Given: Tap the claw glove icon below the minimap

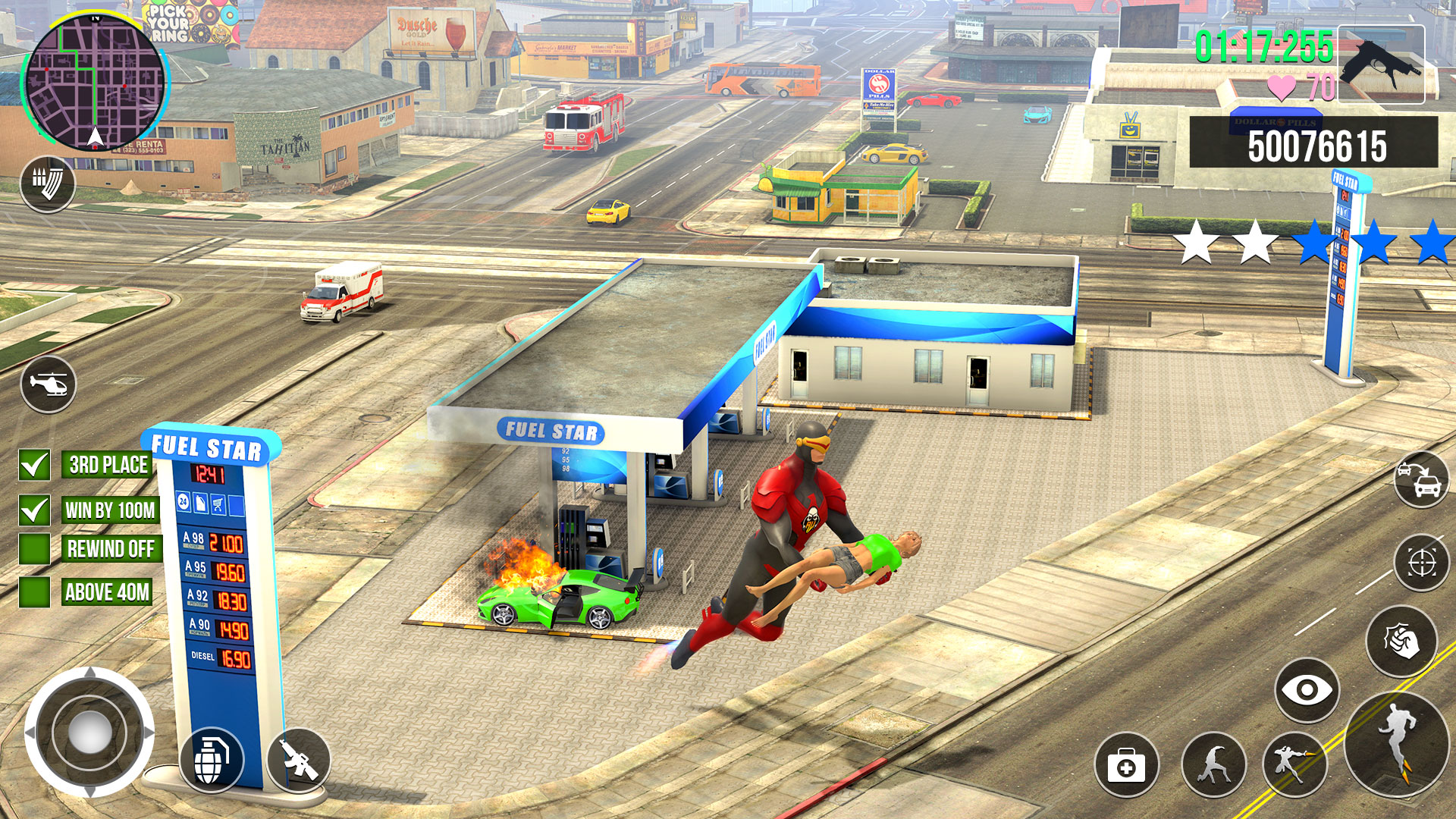Looking at the screenshot, I should click(x=49, y=184).
